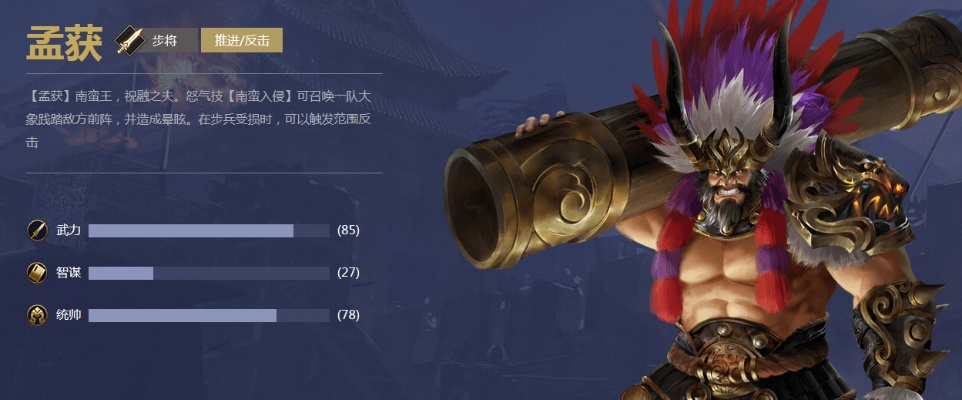Click the 智谋 stat icon

(38, 272)
